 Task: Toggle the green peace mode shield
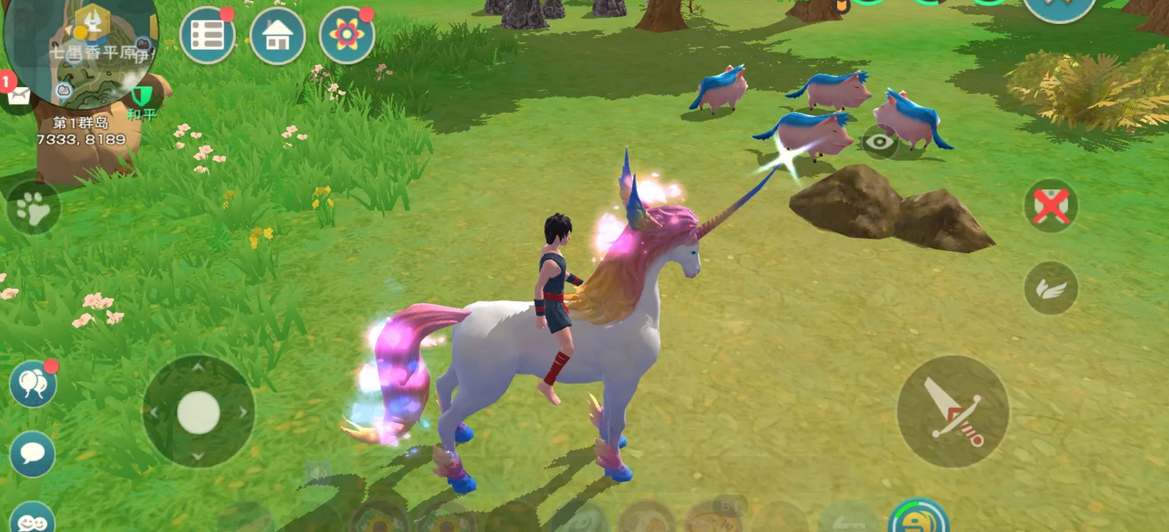tap(143, 97)
